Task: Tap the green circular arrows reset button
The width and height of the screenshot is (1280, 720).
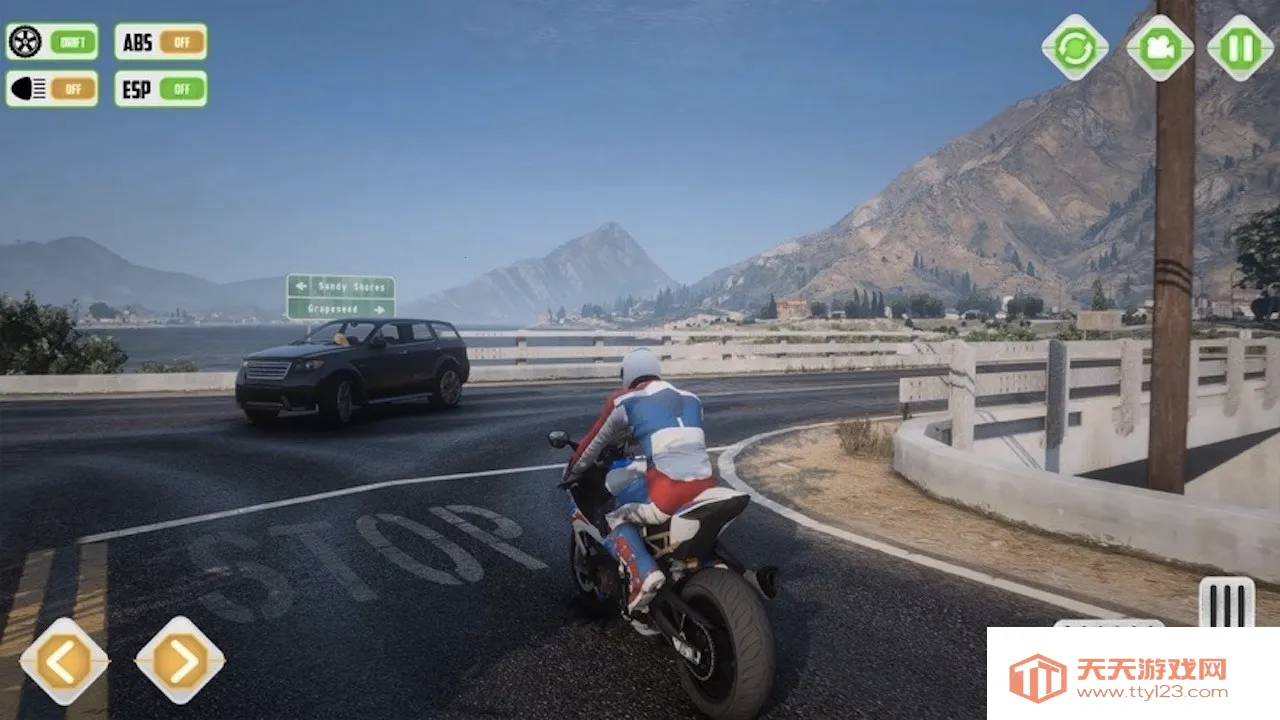Action: pyautogui.click(x=1075, y=48)
